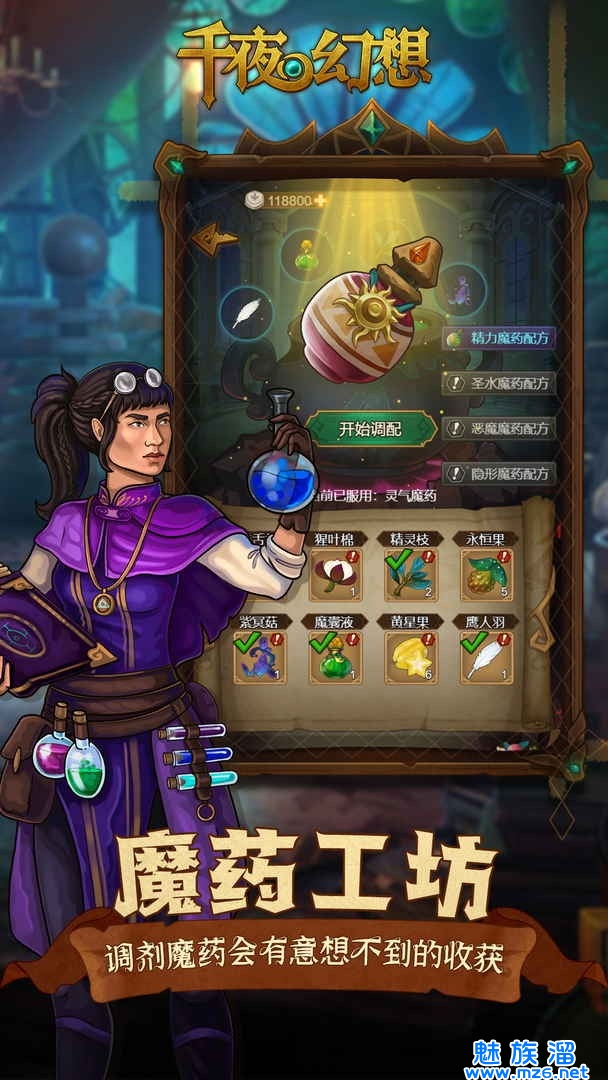Select the 紫冥菇 mushroom ingredient
Image resolution: width=608 pixels, height=1080 pixels.
pyautogui.click(x=260, y=657)
